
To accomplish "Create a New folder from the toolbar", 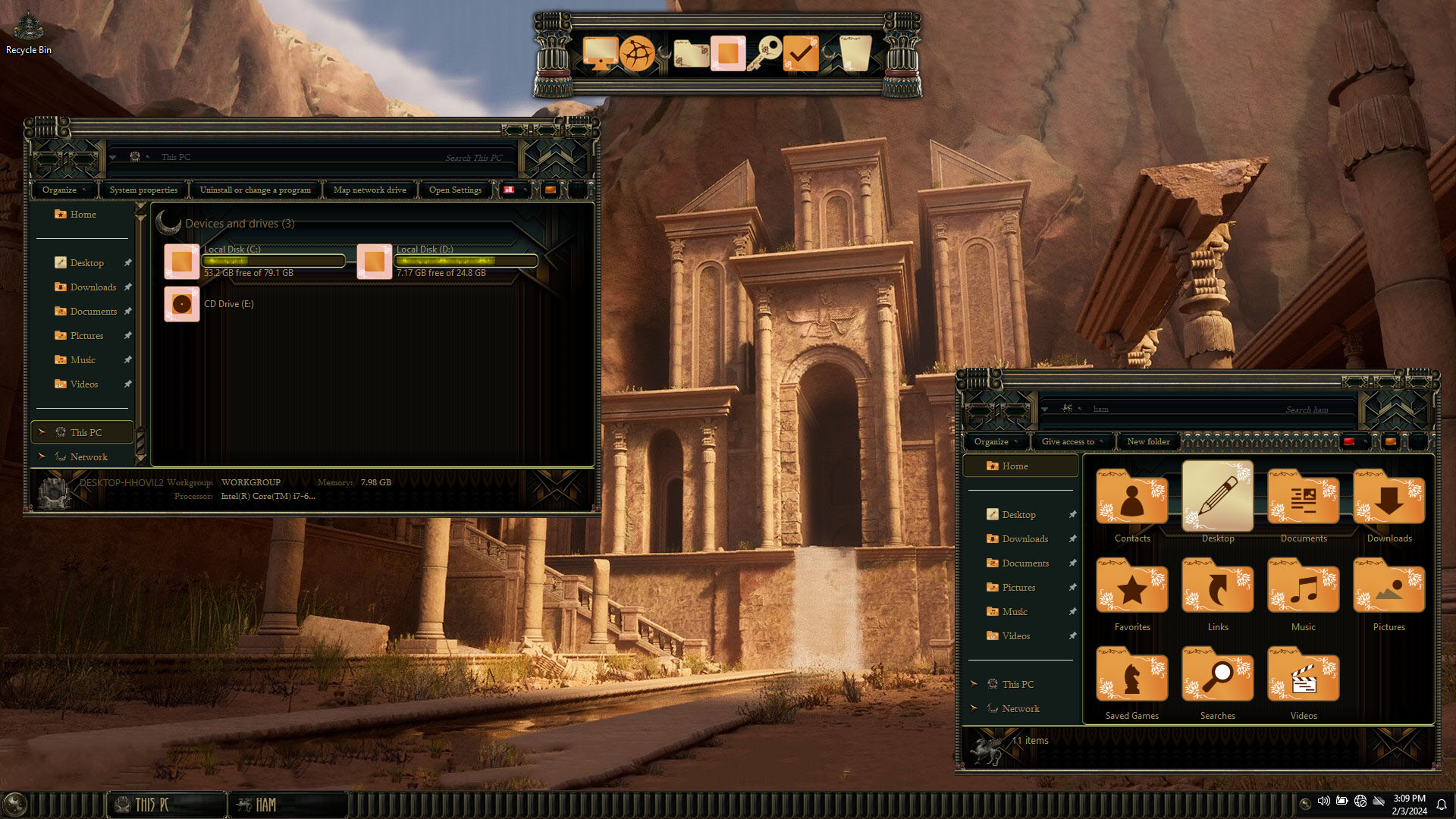I will tap(1148, 441).
